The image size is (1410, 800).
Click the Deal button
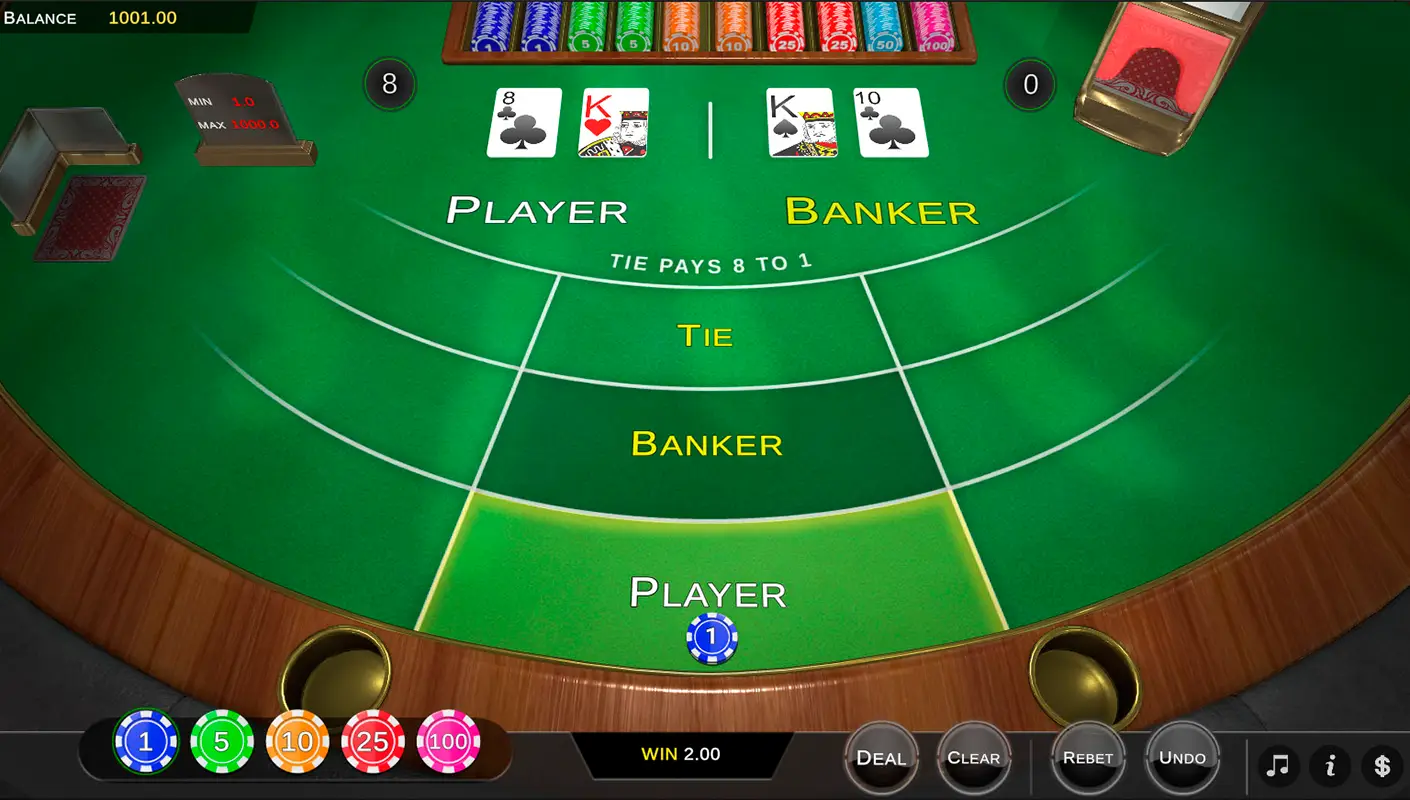point(880,758)
